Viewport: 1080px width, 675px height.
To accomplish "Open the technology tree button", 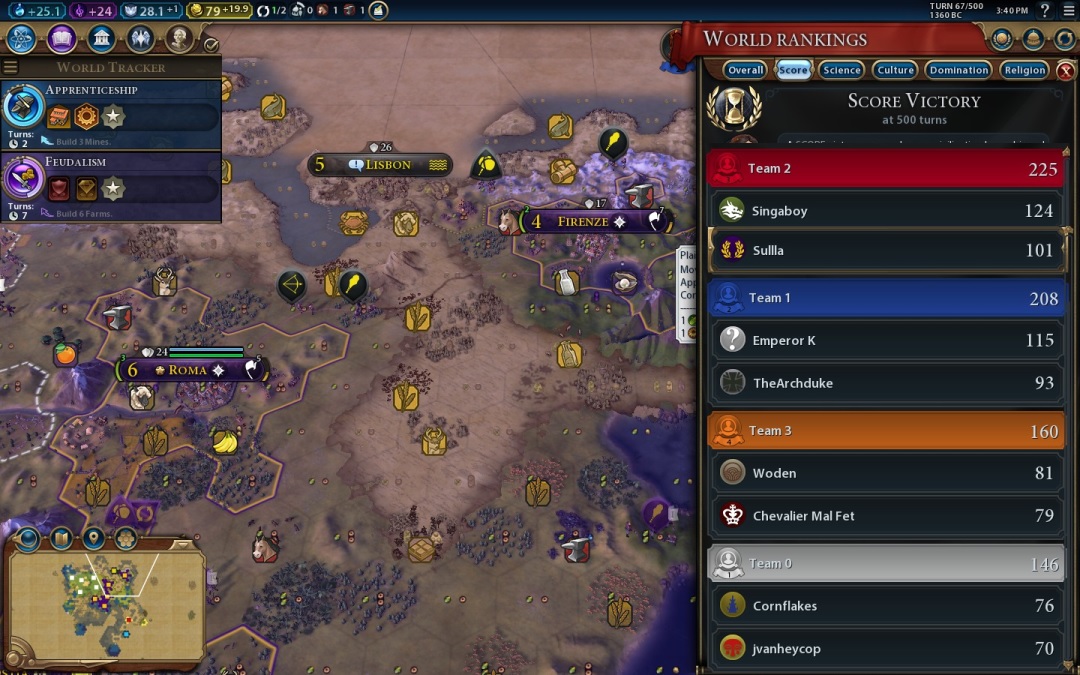I will 22,39.
